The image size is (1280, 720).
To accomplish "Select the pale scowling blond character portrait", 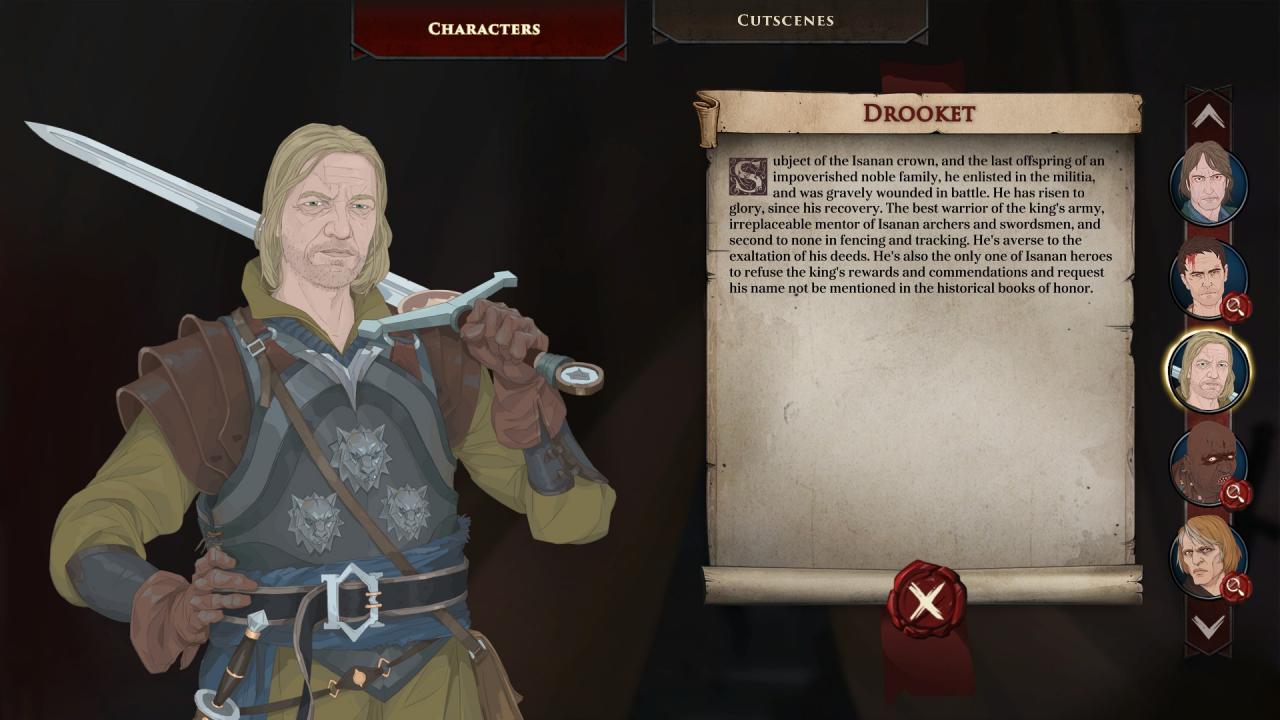I will pyautogui.click(x=1207, y=556).
